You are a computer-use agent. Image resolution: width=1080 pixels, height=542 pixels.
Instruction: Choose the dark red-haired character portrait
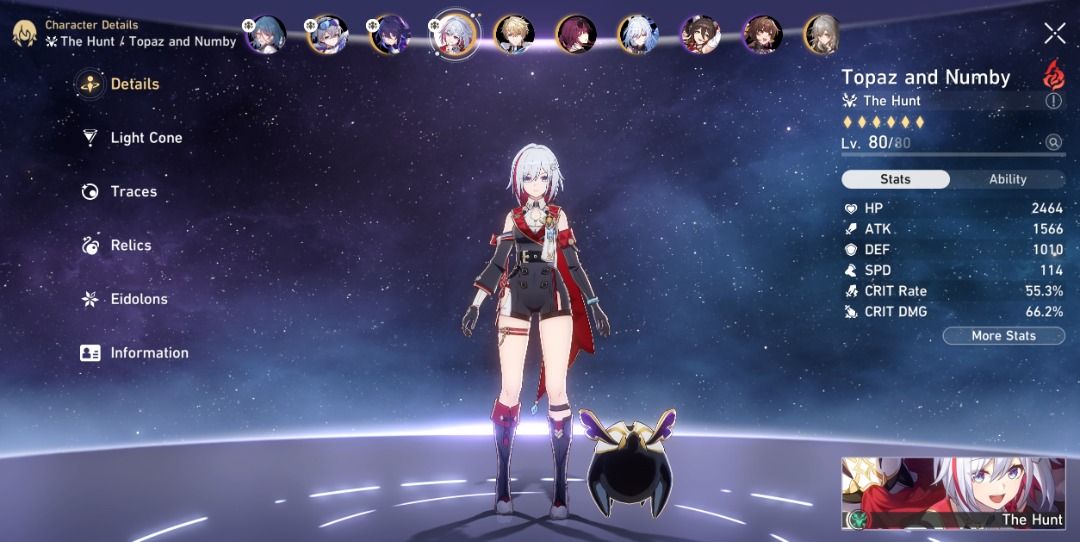pyautogui.click(x=576, y=34)
